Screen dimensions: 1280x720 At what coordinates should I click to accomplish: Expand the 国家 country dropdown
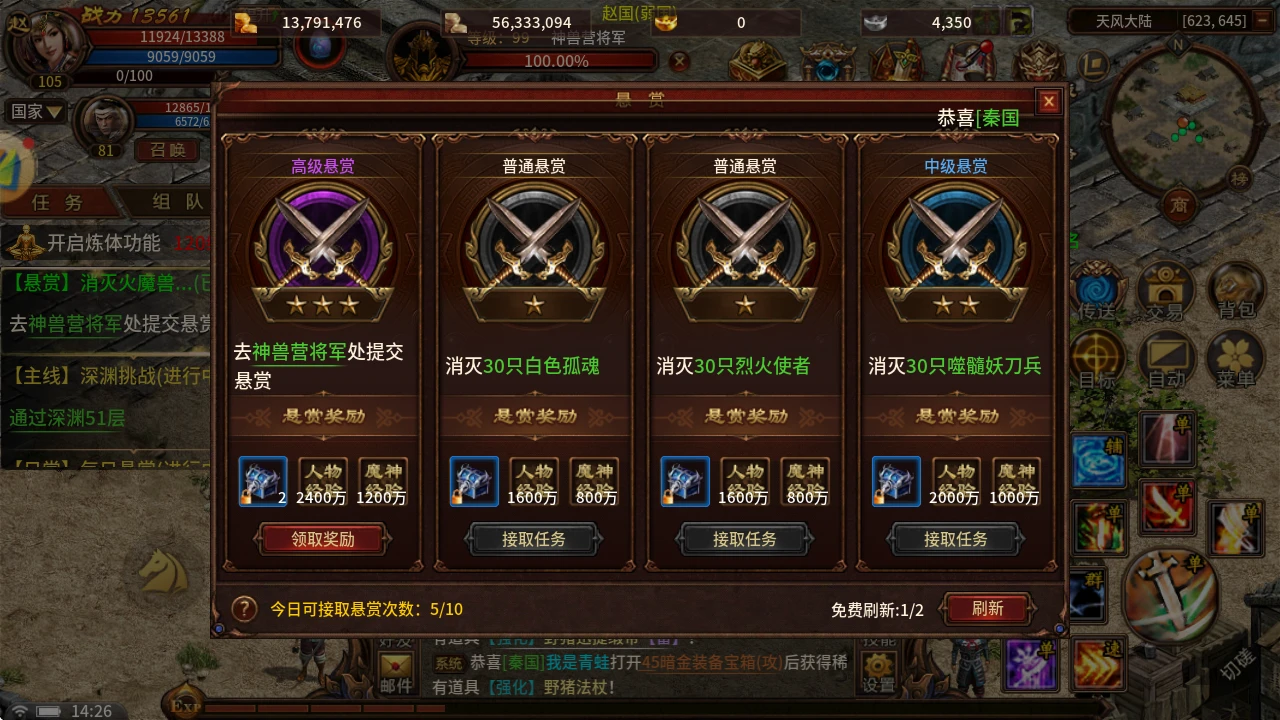pyautogui.click(x=35, y=111)
